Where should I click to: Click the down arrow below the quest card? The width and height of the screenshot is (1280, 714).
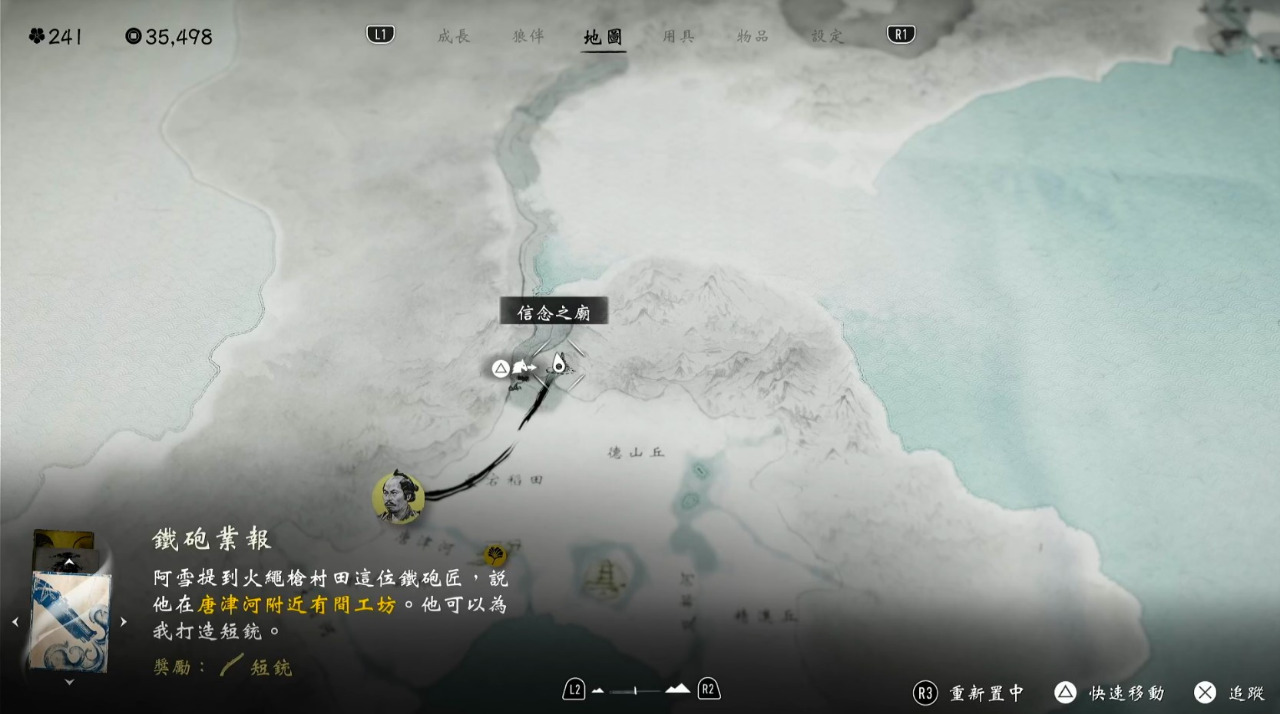(69, 682)
